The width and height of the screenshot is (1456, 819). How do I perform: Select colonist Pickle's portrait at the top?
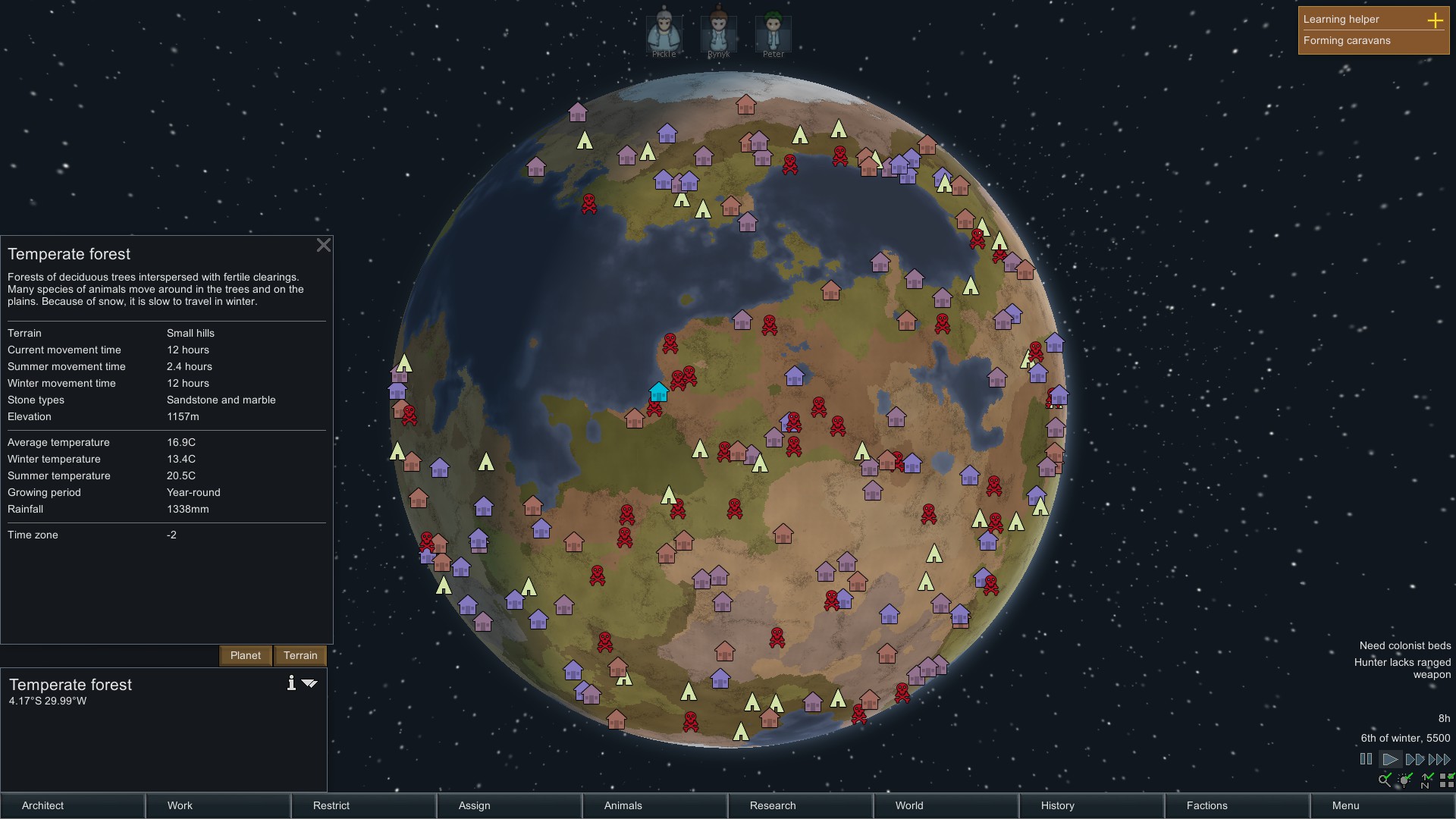pos(663,32)
